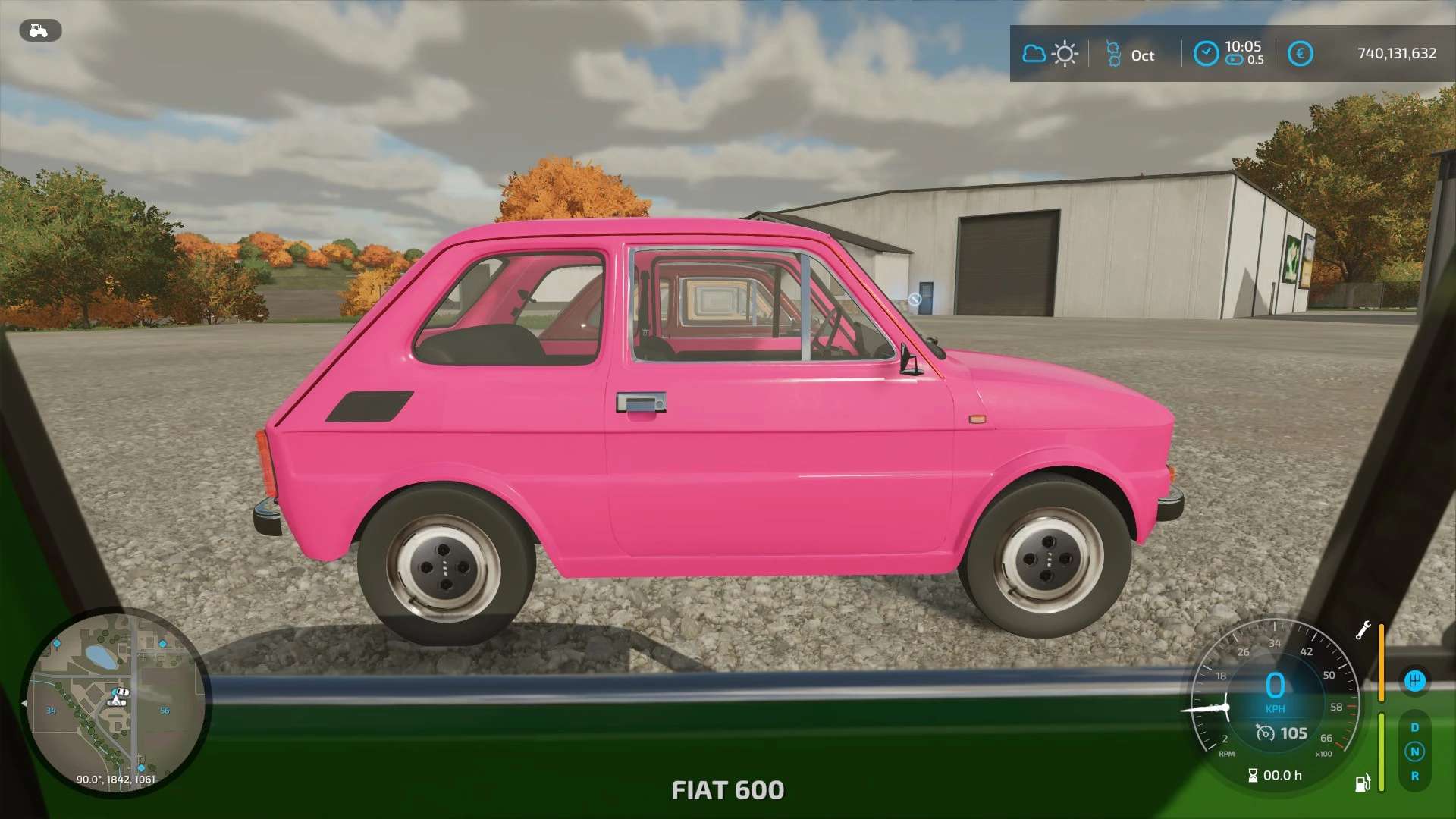1456x819 pixels.
Task: Click the clock time icon
Action: point(1206,54)
